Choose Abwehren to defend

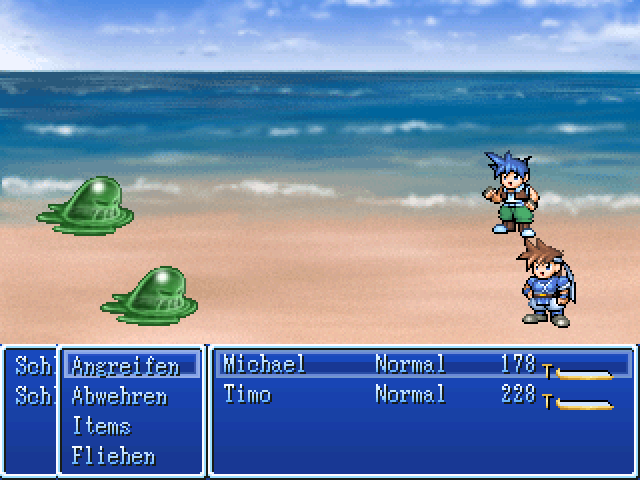point(119,396)
